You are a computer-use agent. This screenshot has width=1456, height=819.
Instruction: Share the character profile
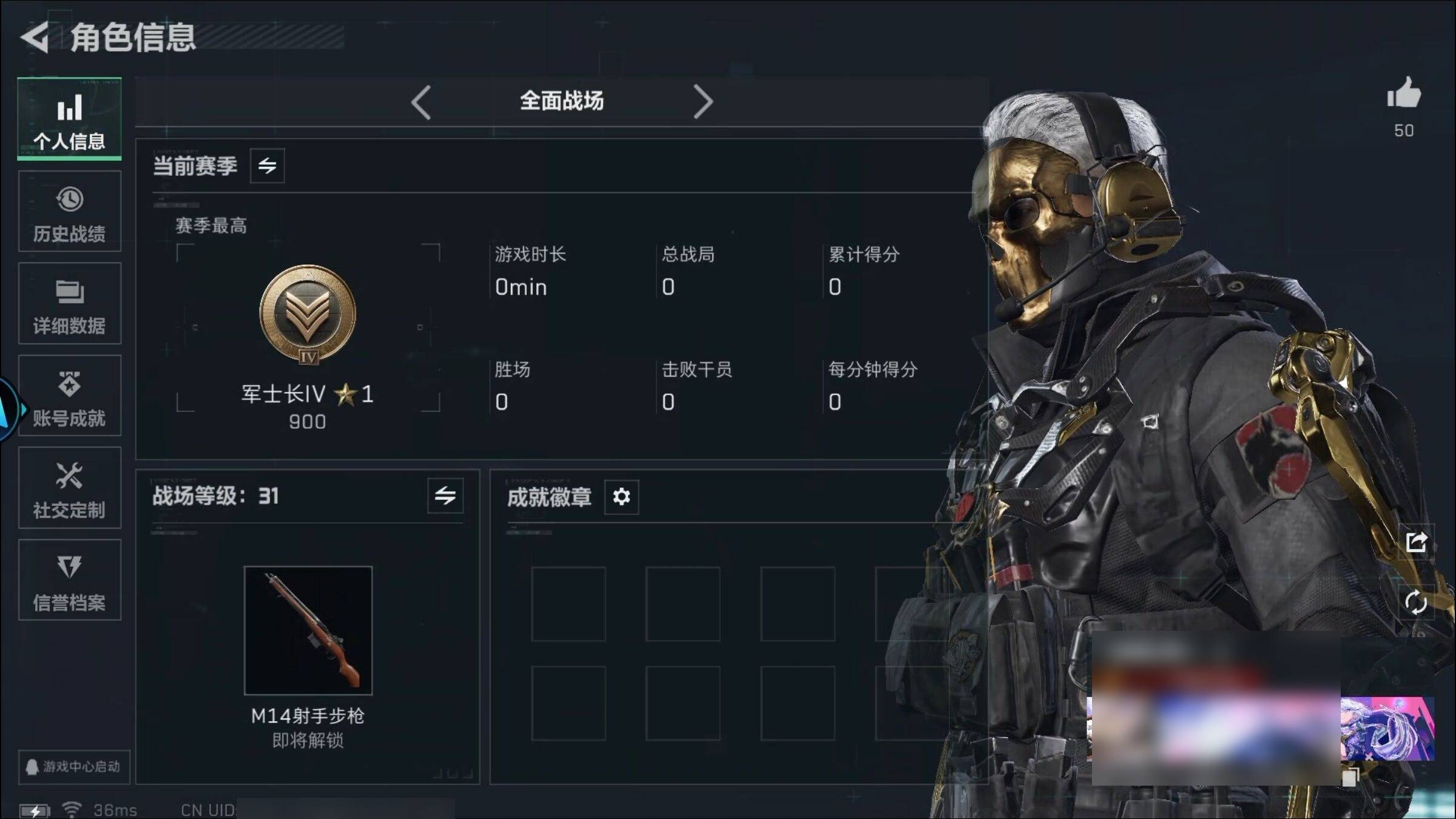pyautogui.click(x=1416, y=542)
